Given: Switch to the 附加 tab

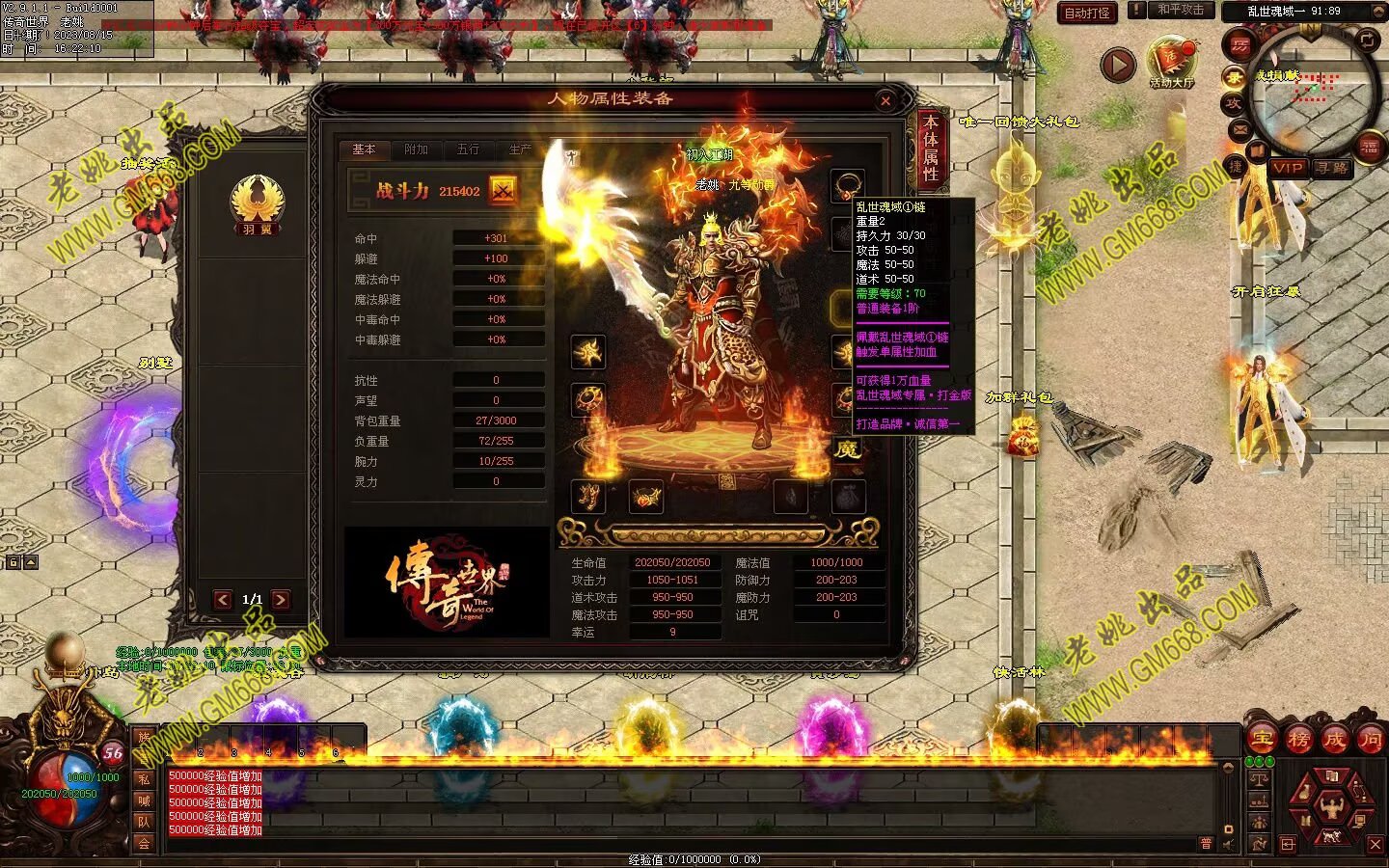Looking at the screenshot, I should (416, 149).
